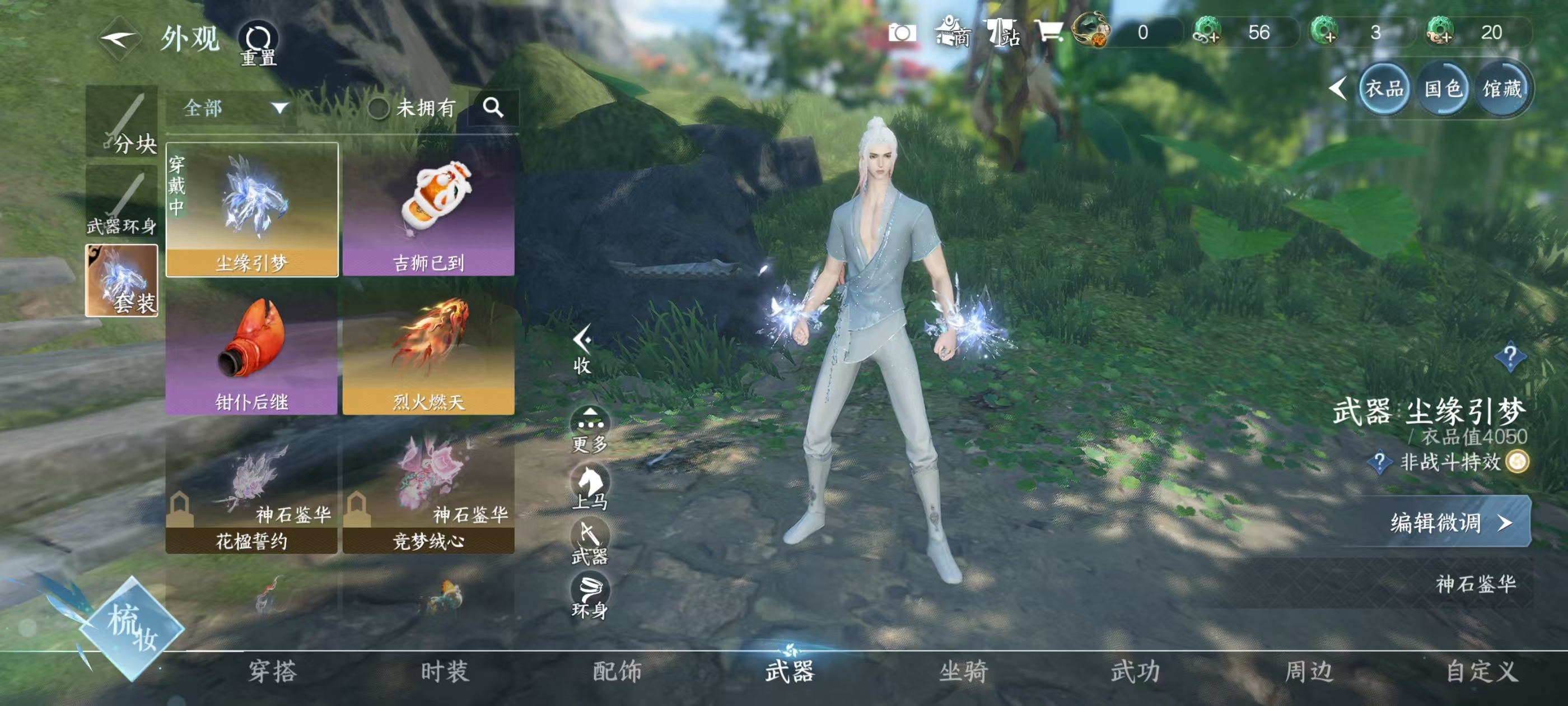Open the shopping cart
Viewport: 1568px width, 706px height.
click(1049, 32)
